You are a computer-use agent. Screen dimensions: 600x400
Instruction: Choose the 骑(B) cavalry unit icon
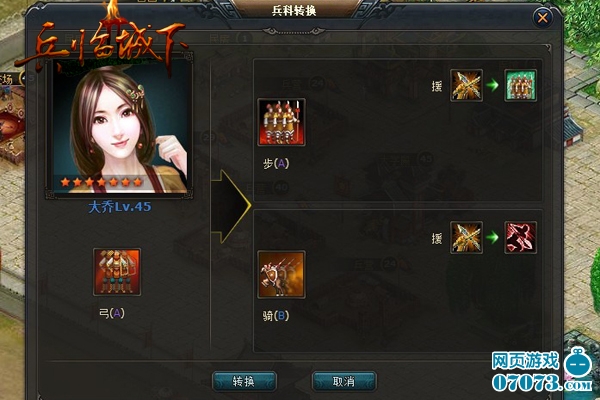click(281, 274)
